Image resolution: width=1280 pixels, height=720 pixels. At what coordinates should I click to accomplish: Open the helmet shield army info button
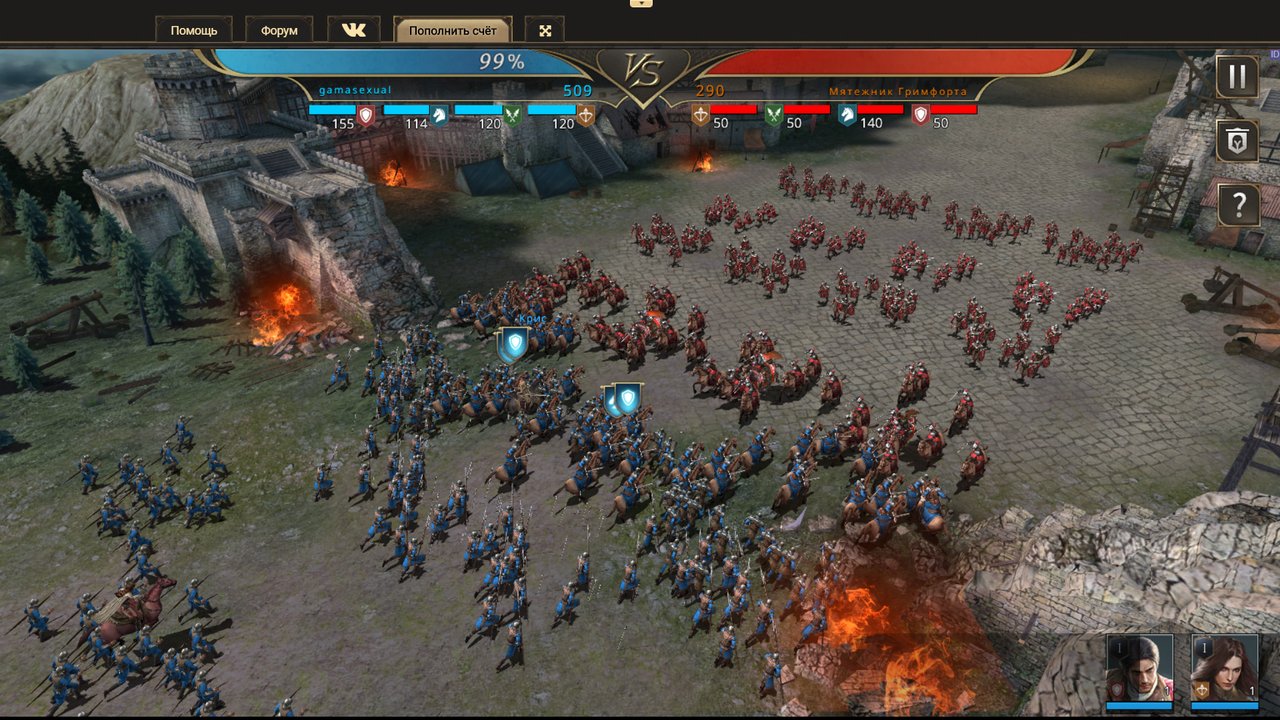pos(1237,141)
